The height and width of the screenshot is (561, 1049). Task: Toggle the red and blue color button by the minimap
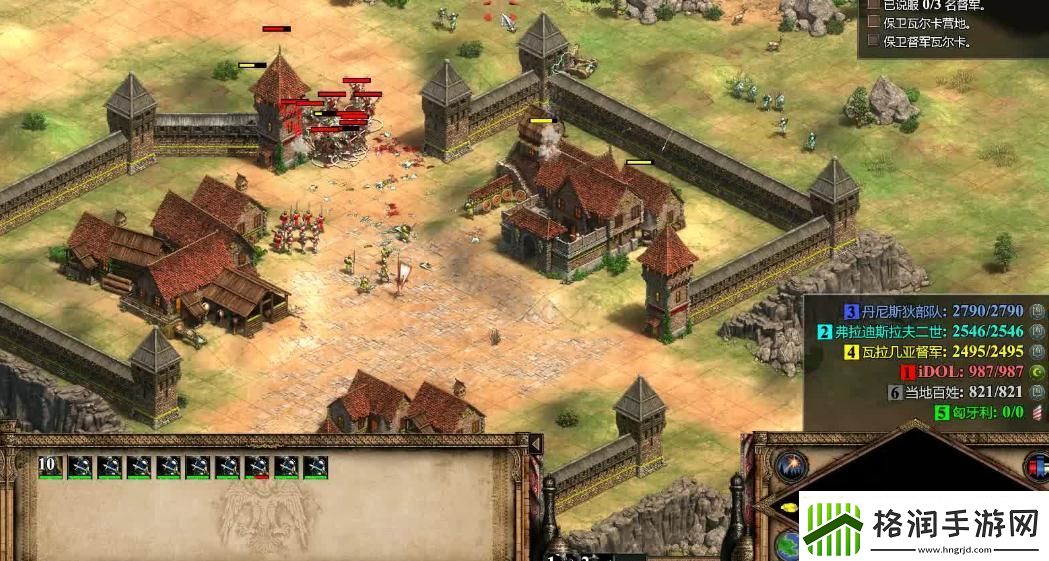[1037, 466]
